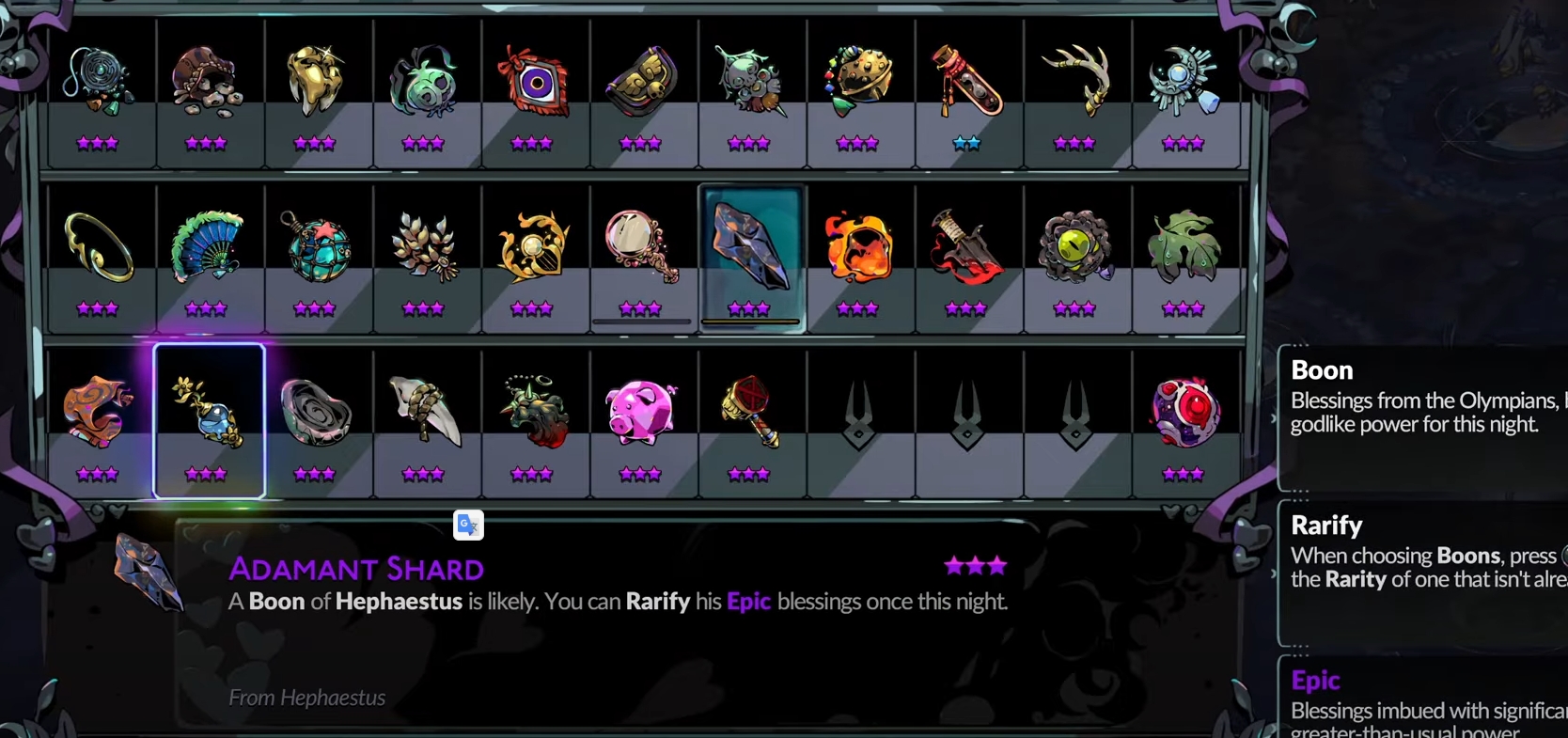Pick the hand mirror keepsake

coord(641,246)
